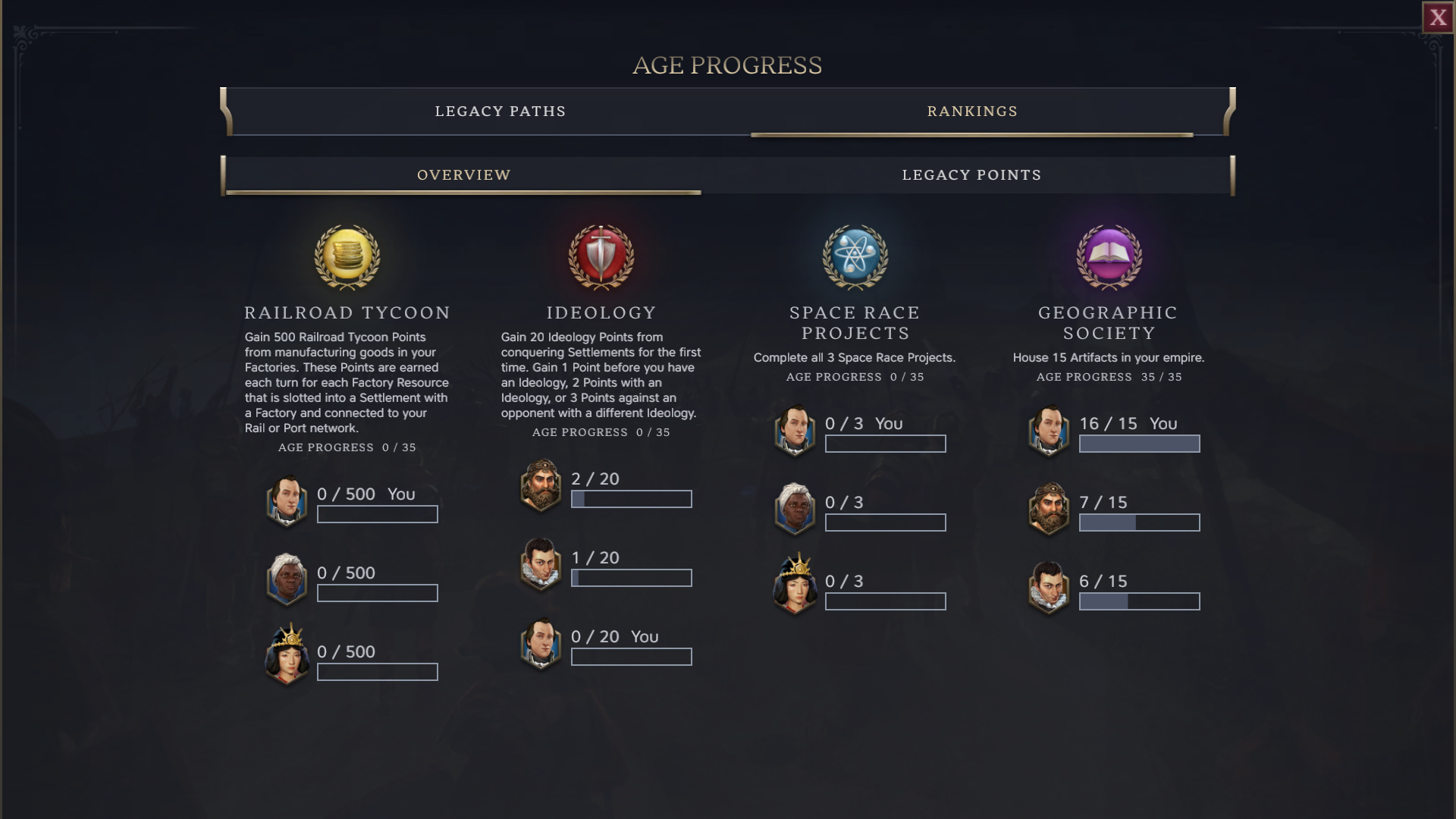
Task: Close the Age Progress screen
Action: pyautogui.click(x=1439, y=17)
